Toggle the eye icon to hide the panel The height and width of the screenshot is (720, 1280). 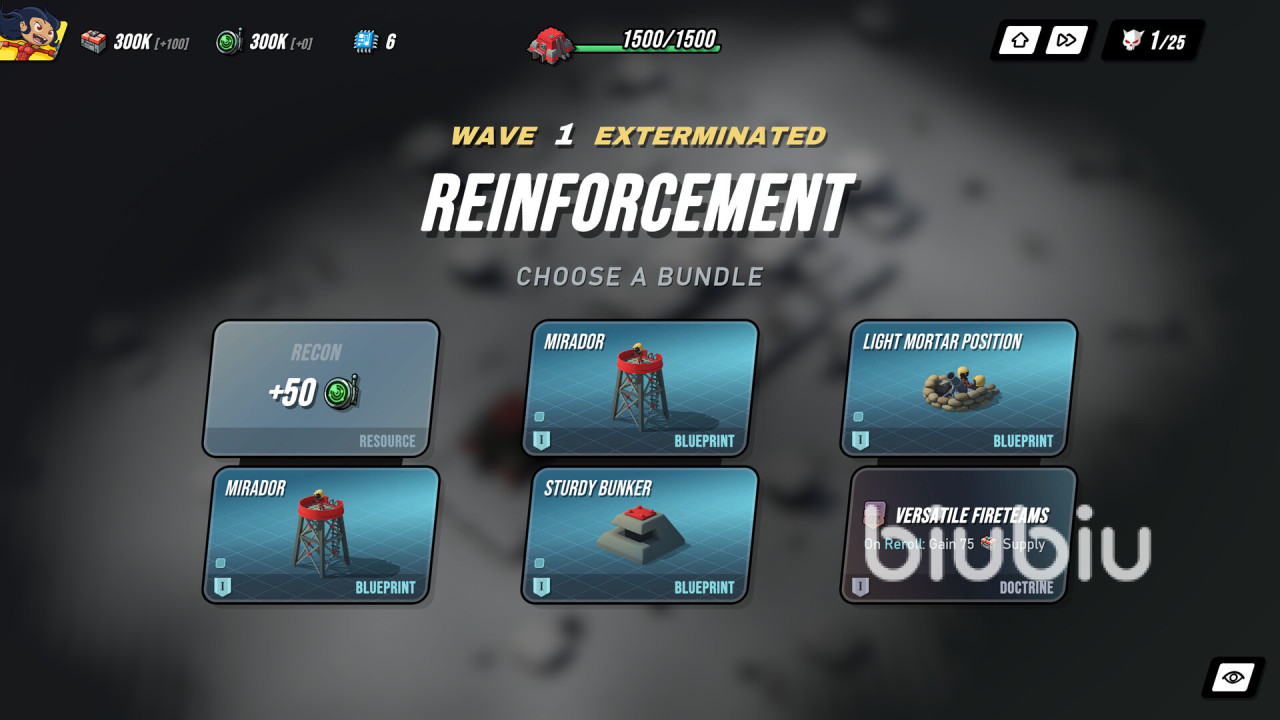point(1233,677)
